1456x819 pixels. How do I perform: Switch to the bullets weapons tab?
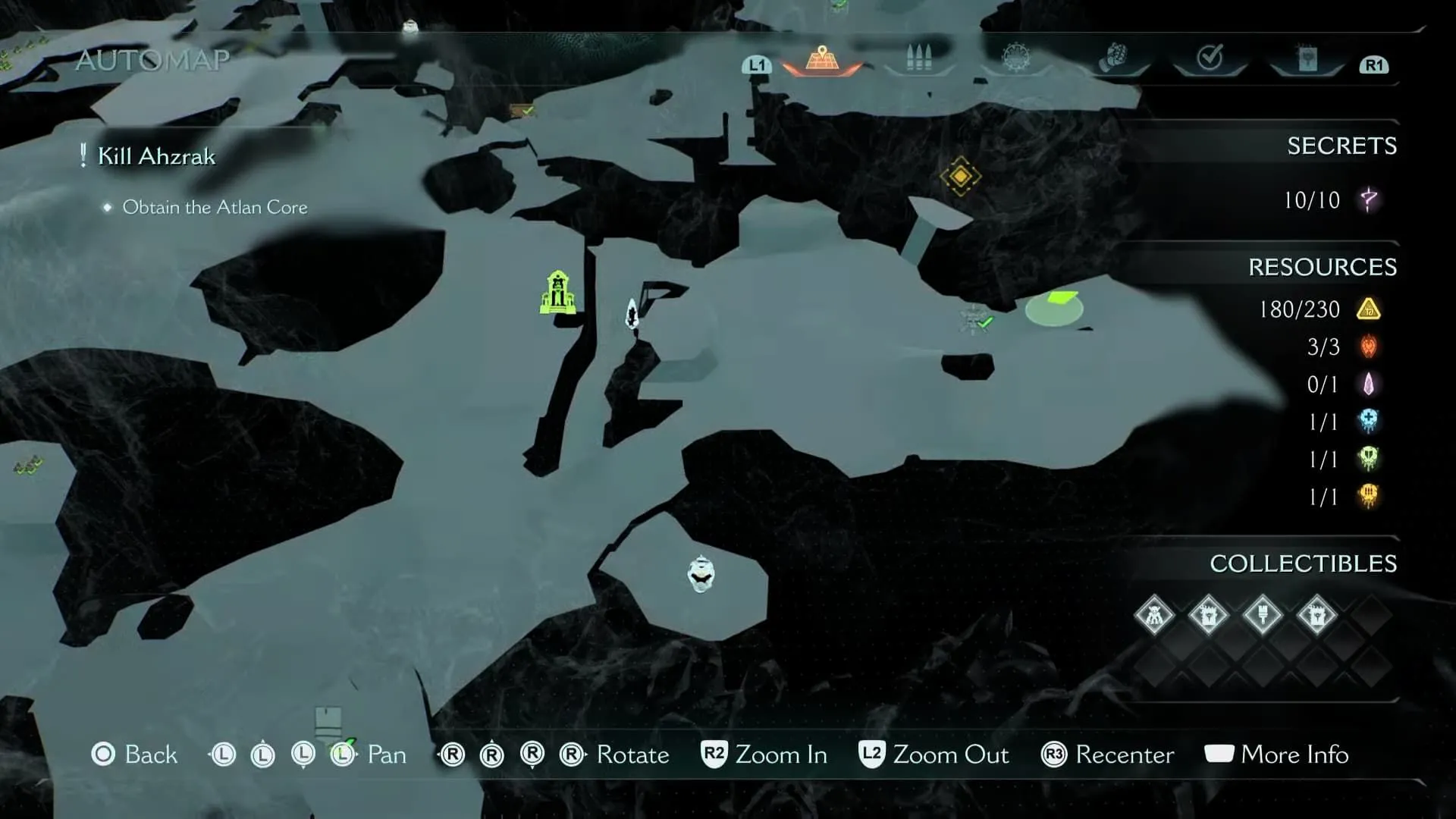[918, 58]
